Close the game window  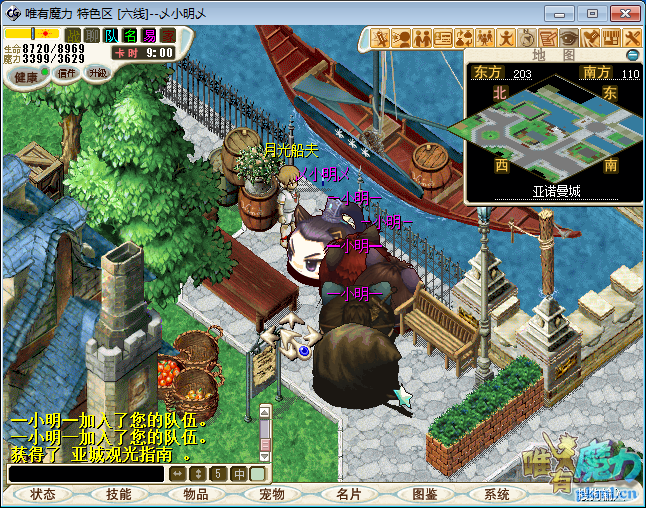(622, 13)
